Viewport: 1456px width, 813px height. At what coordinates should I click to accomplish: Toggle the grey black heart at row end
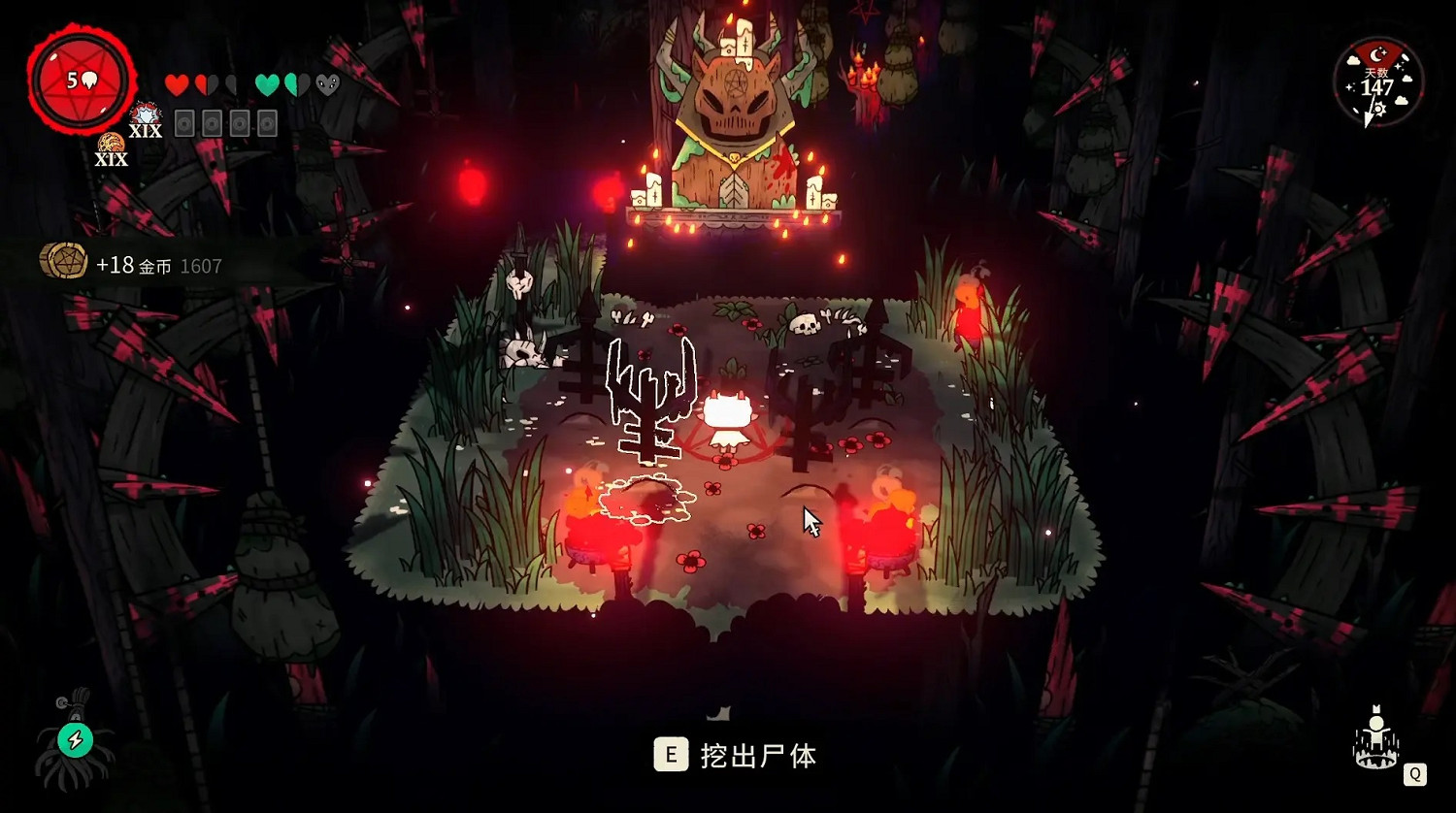click(326, 83)
